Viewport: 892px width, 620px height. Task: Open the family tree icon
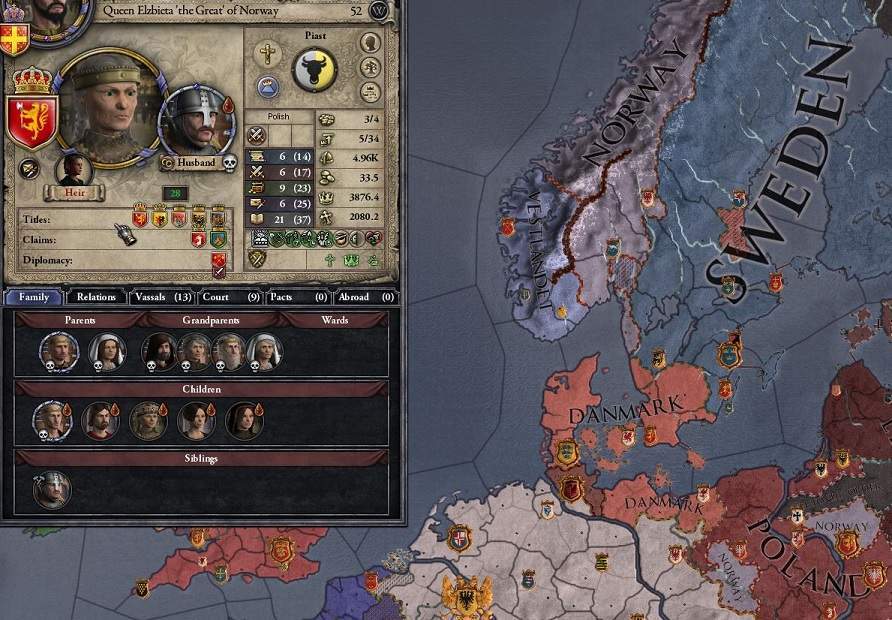[370, 67]
